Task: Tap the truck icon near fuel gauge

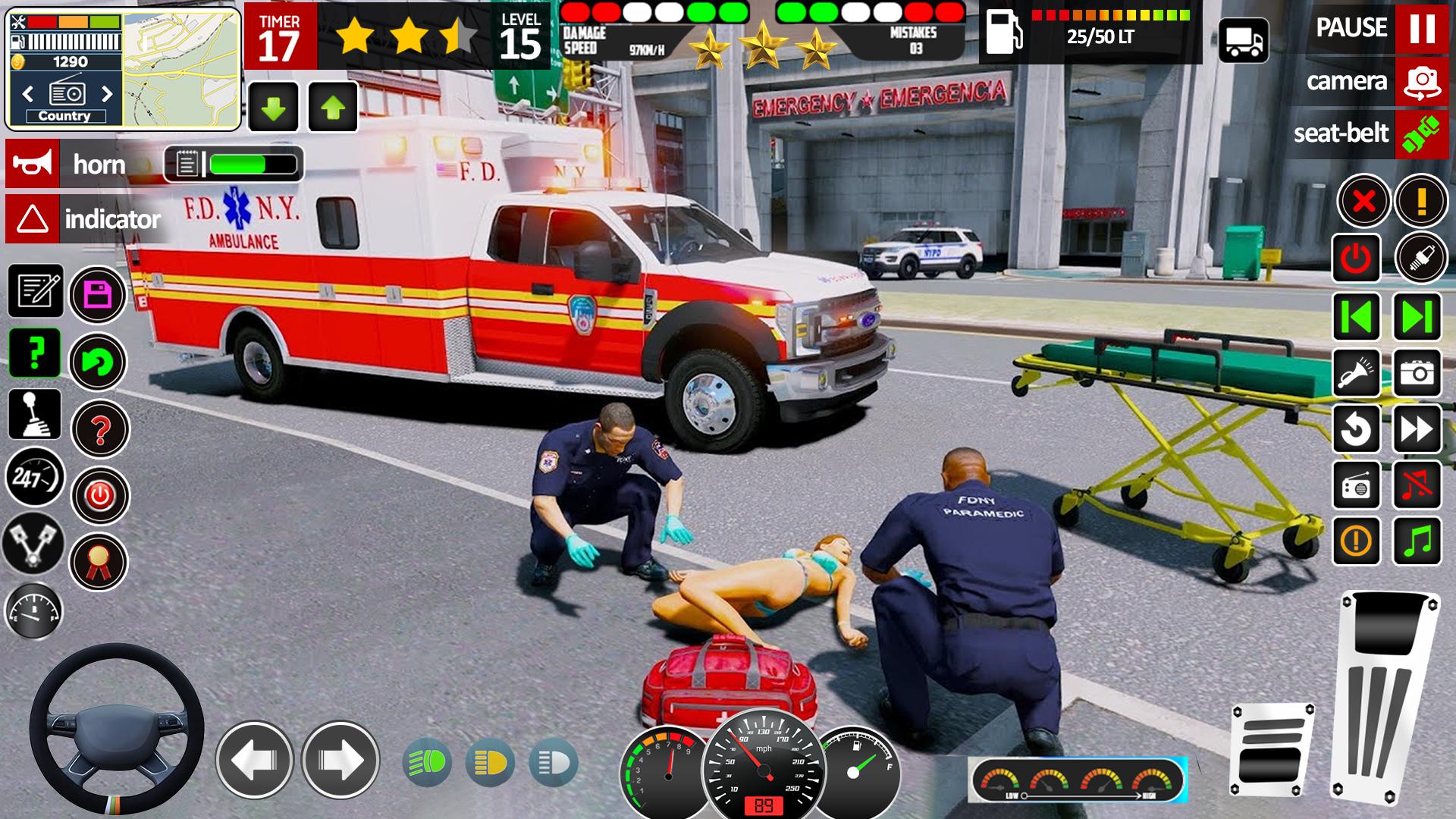Action: tap(1243, 41)
